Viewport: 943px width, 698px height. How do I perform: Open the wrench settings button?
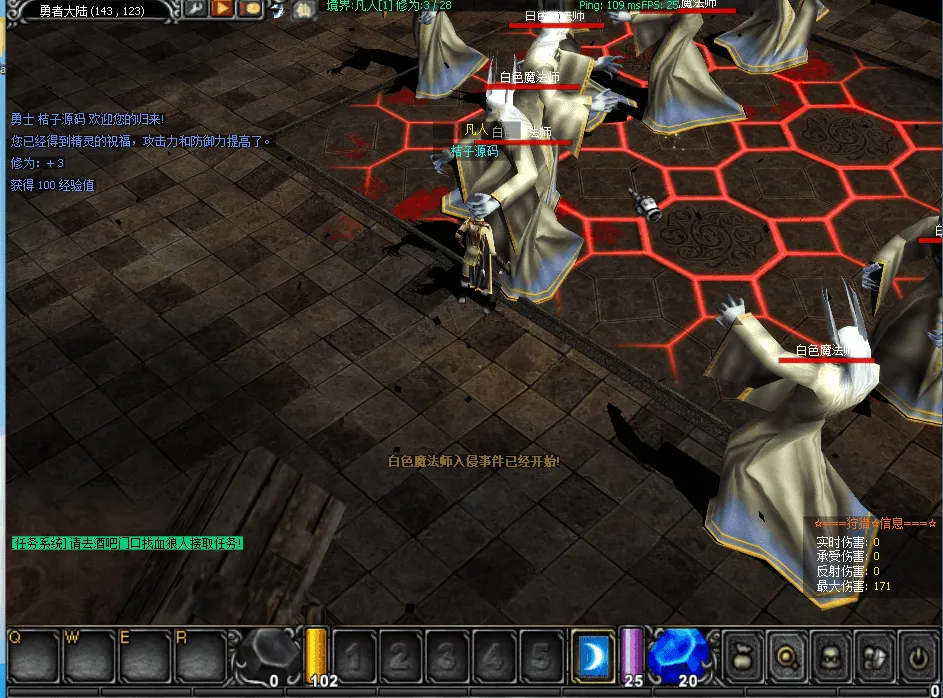pos(196,9)
